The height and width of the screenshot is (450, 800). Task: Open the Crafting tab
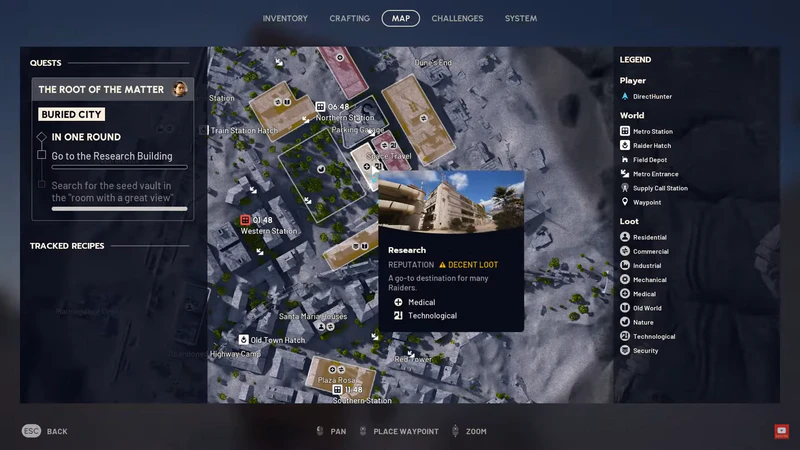pos(349,18)
